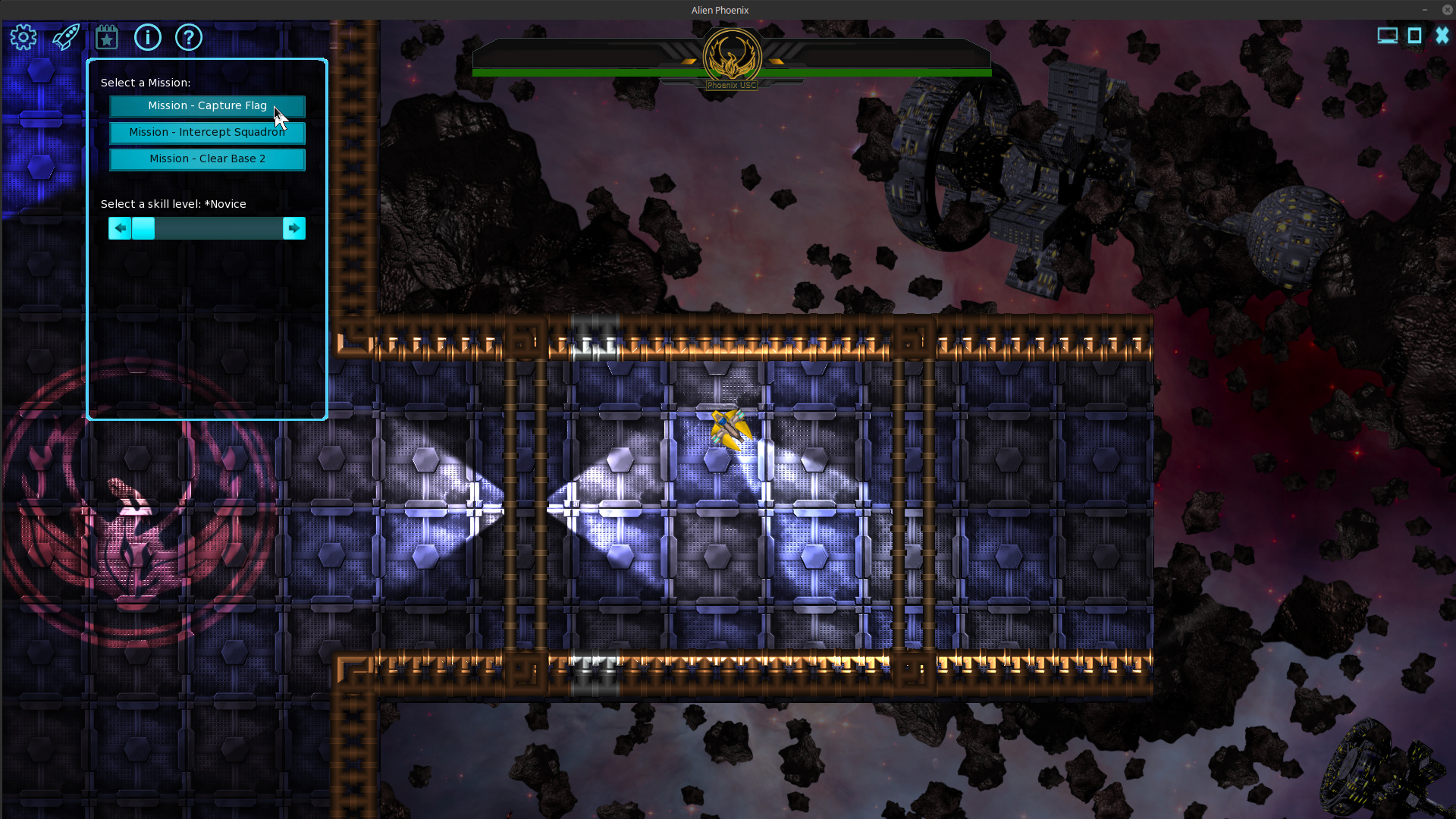Screen dimensions: 1456x819
Task: Open the question mark help icon
Action: (x=189, y=37)
